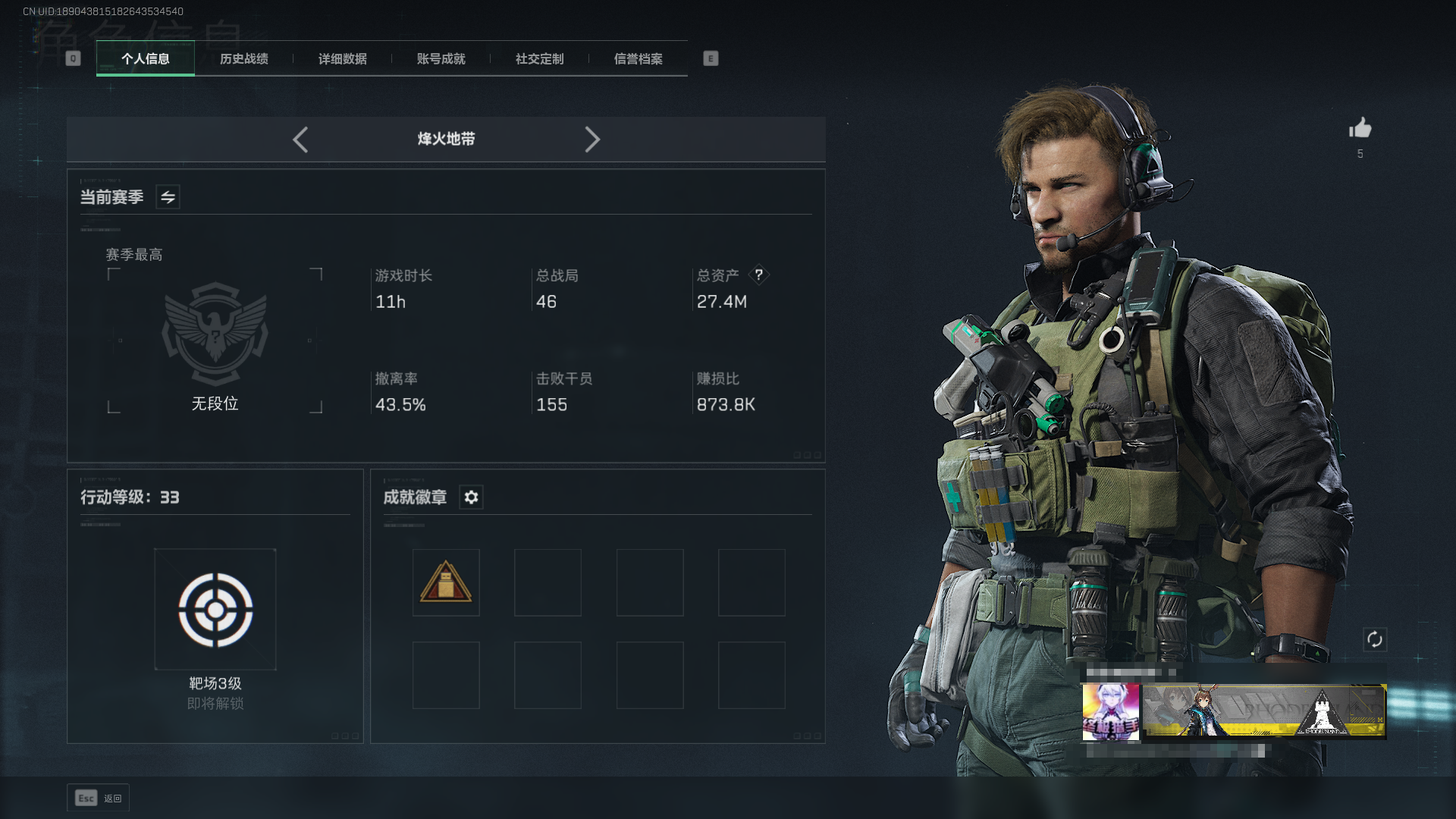The height and width of the screenshot is (819, 1456).
Task: Open the player name card banner
Action: coord(1264,711)
